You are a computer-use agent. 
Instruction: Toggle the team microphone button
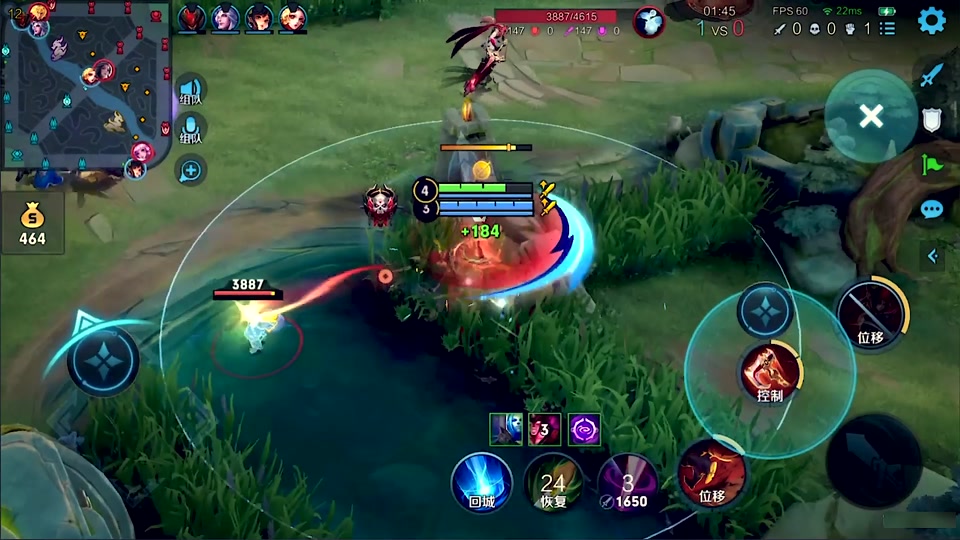pos(190,130)
